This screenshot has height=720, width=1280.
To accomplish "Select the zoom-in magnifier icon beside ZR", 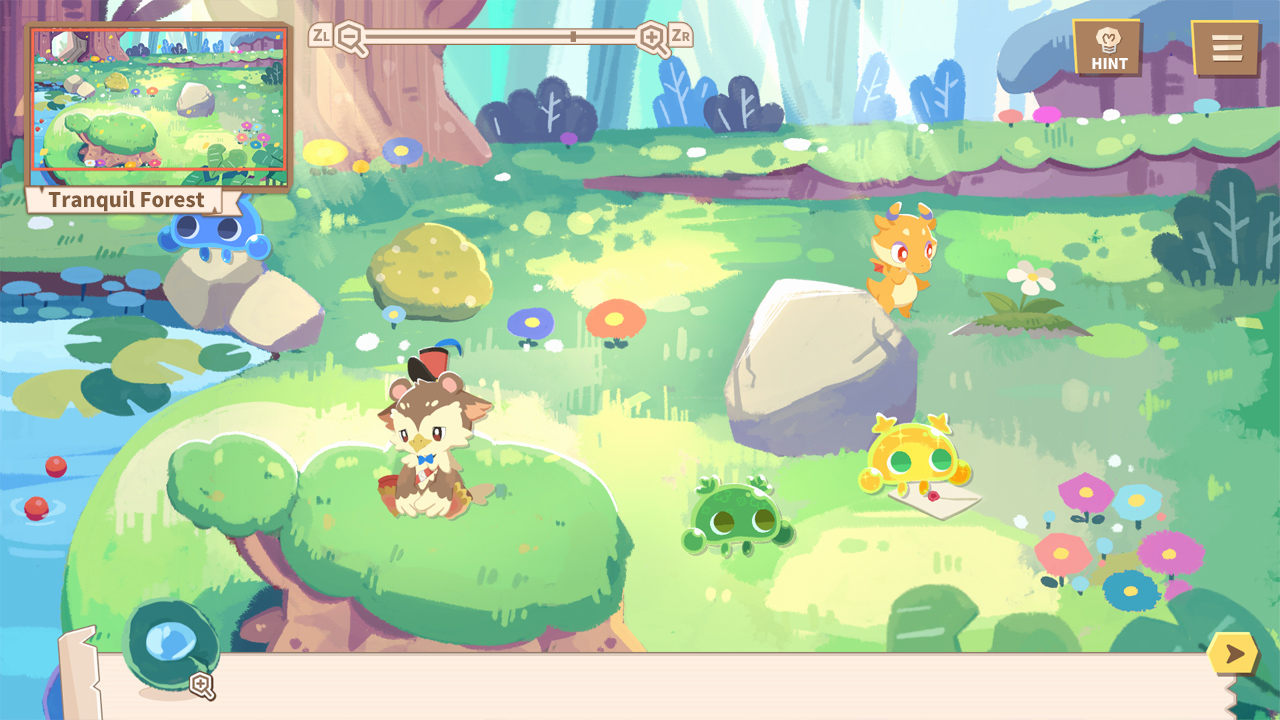I will [652, 38].
